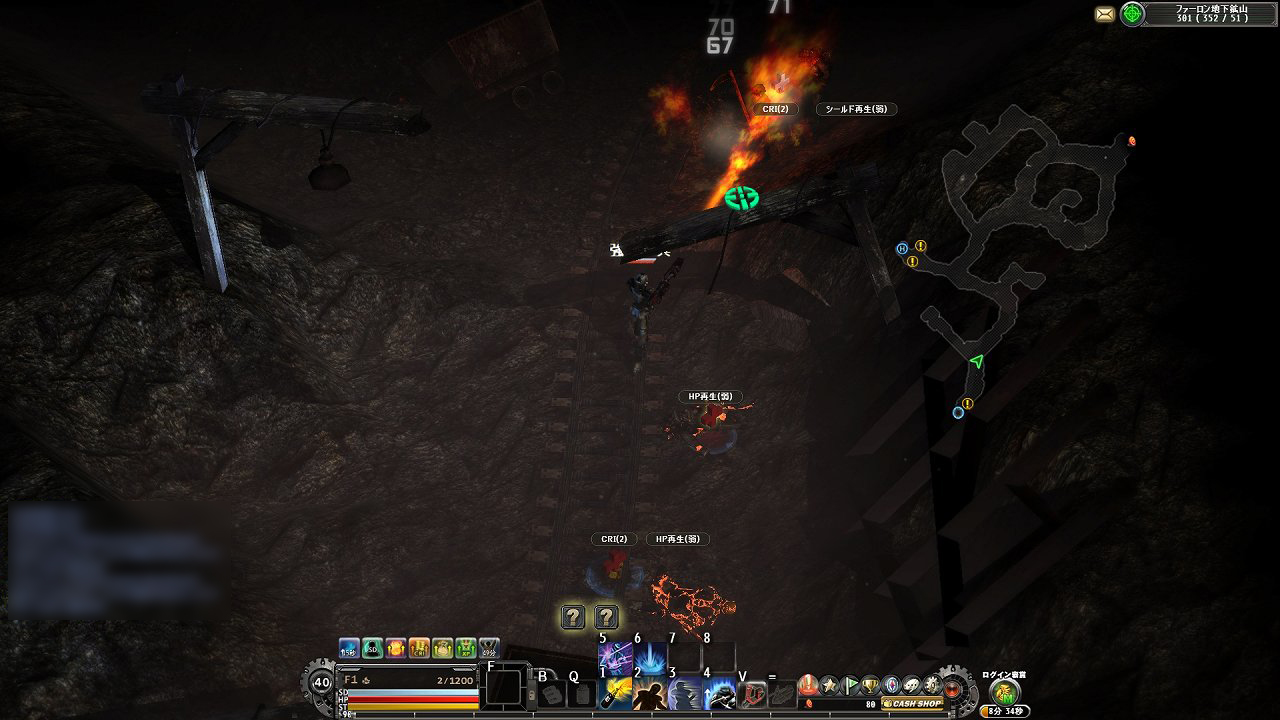Open the mail envelope icon at top right

pyautogui.click(x=1104, y=13)
